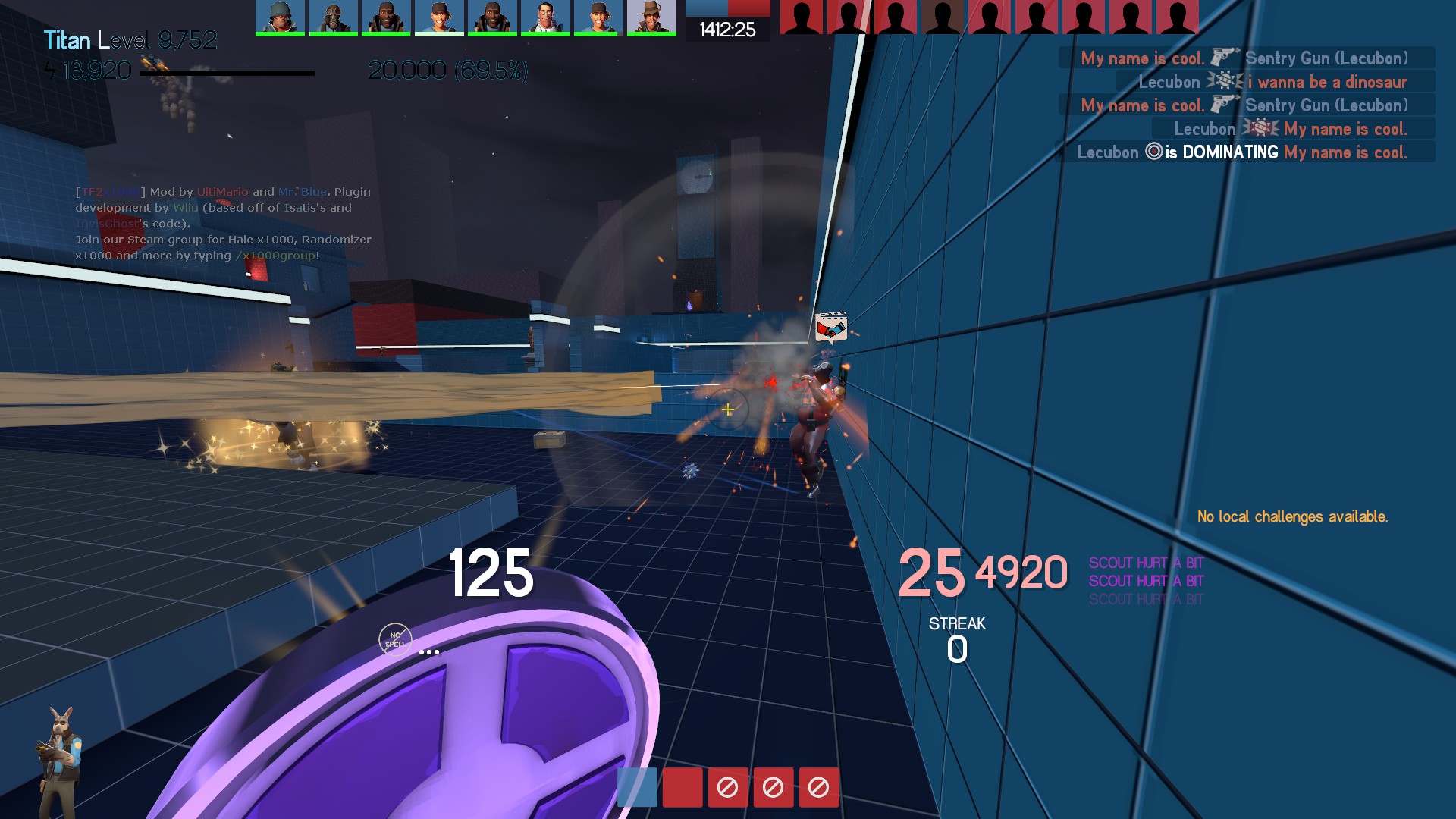Screen dimensions: 1456x819
Task: Click the No local challenges available notice
Action: [x=1292, y=516]
